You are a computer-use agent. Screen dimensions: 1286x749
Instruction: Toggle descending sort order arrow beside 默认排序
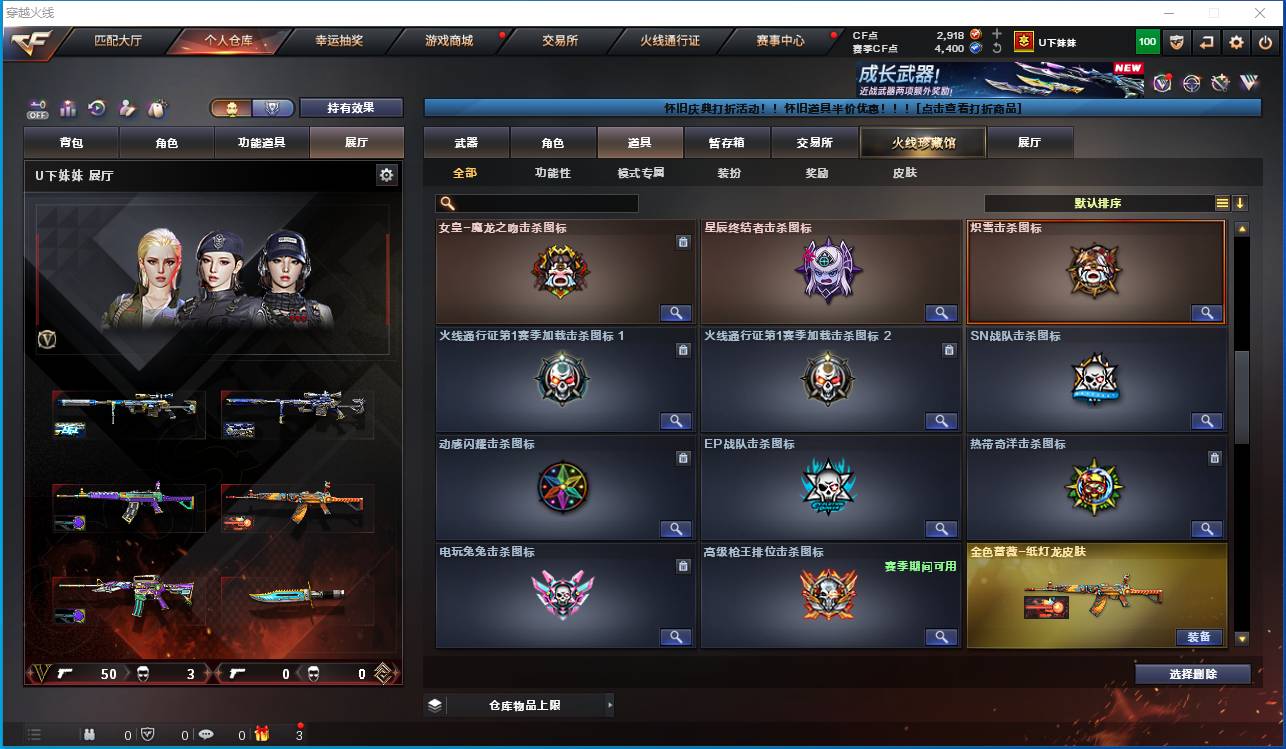coord(1238,203)
